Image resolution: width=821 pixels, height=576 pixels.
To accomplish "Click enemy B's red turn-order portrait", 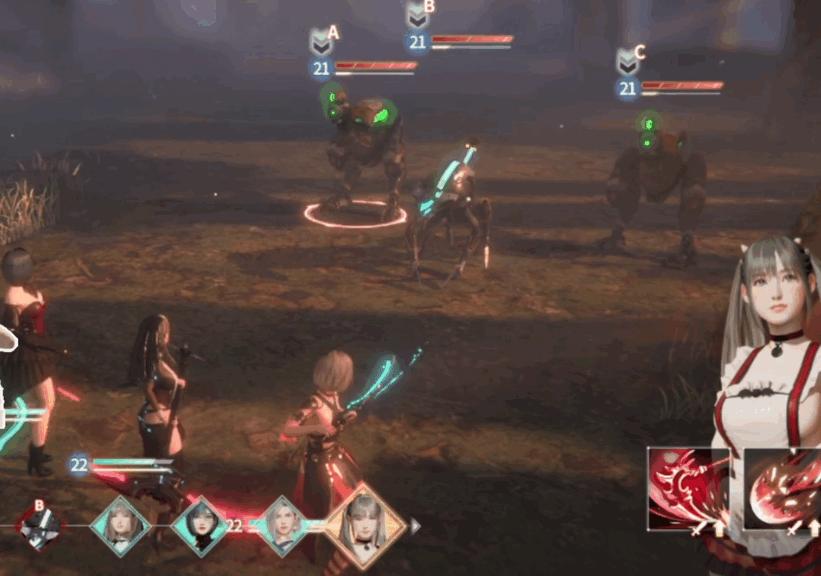I will point(41,524).
